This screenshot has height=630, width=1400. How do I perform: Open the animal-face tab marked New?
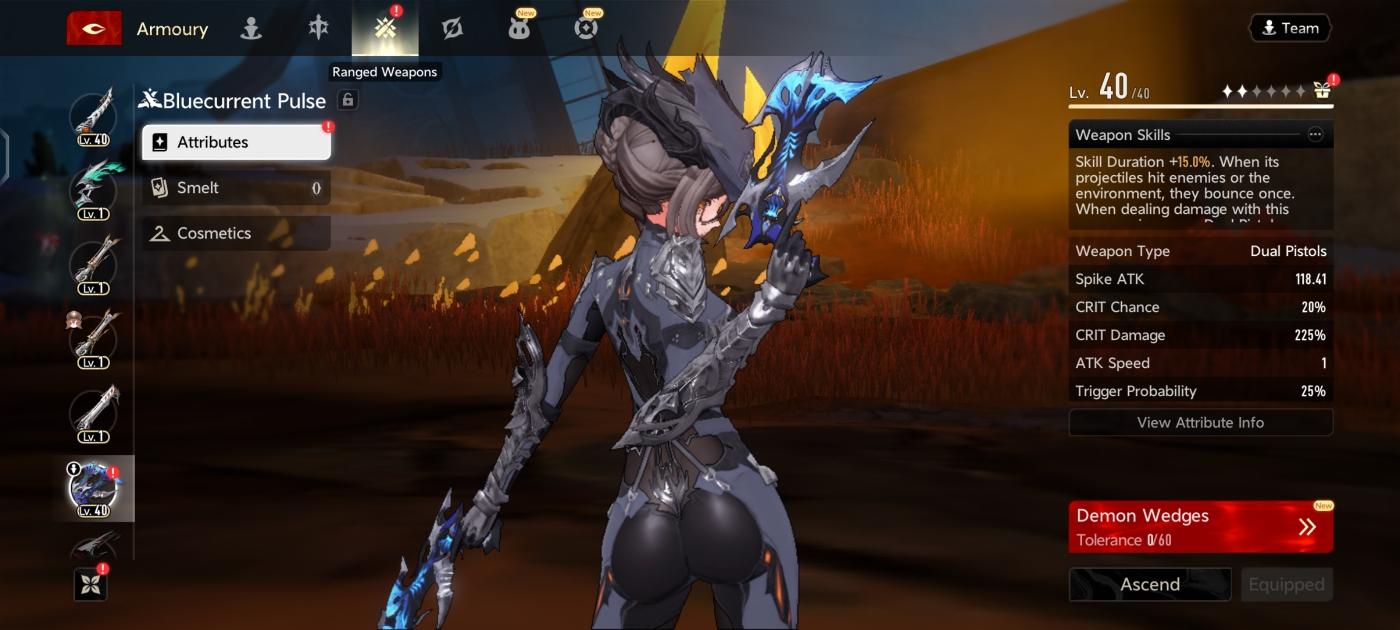[519, 28]
